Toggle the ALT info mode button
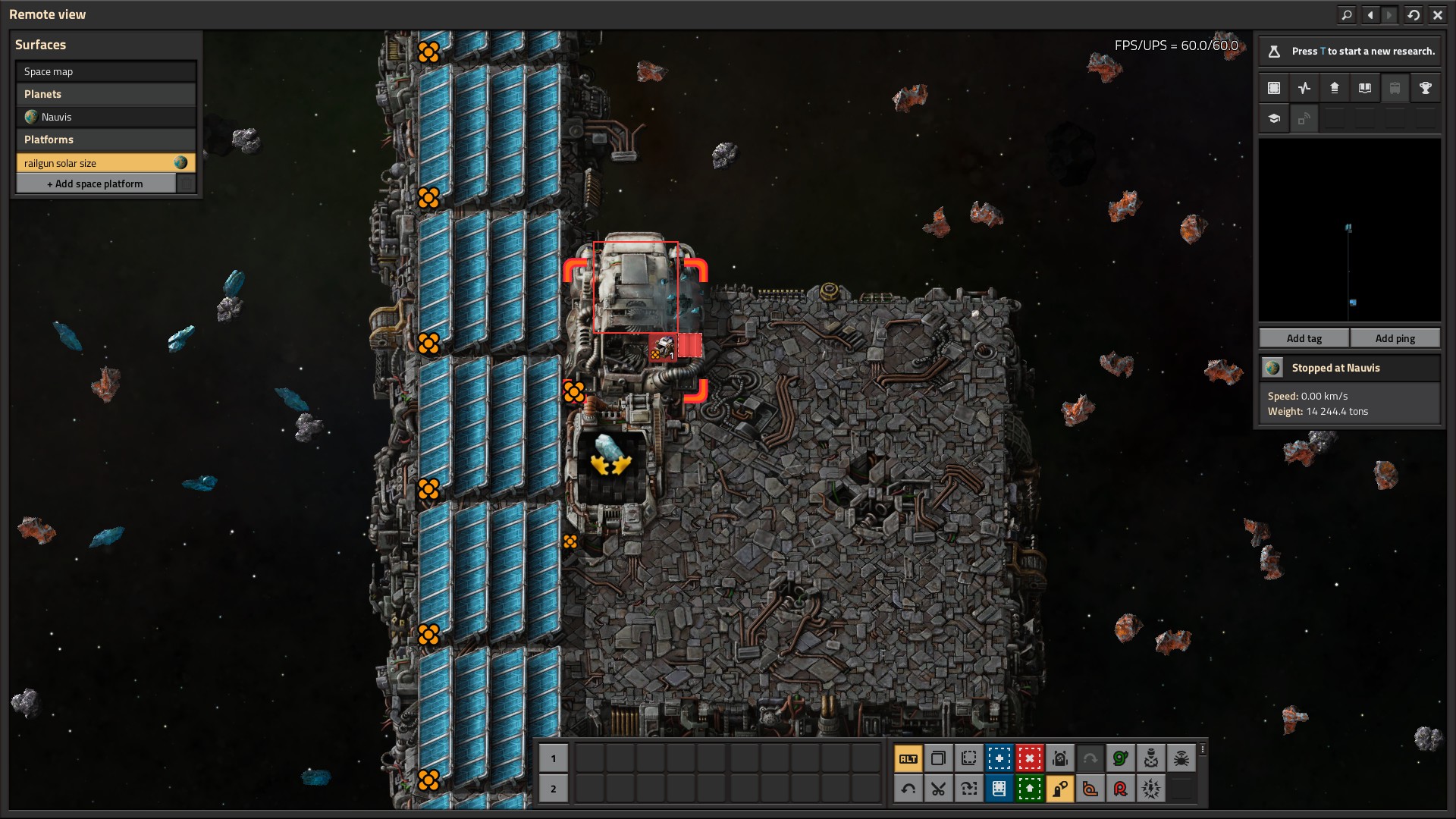Viewport: 1456px width, 819px height. 908,758
